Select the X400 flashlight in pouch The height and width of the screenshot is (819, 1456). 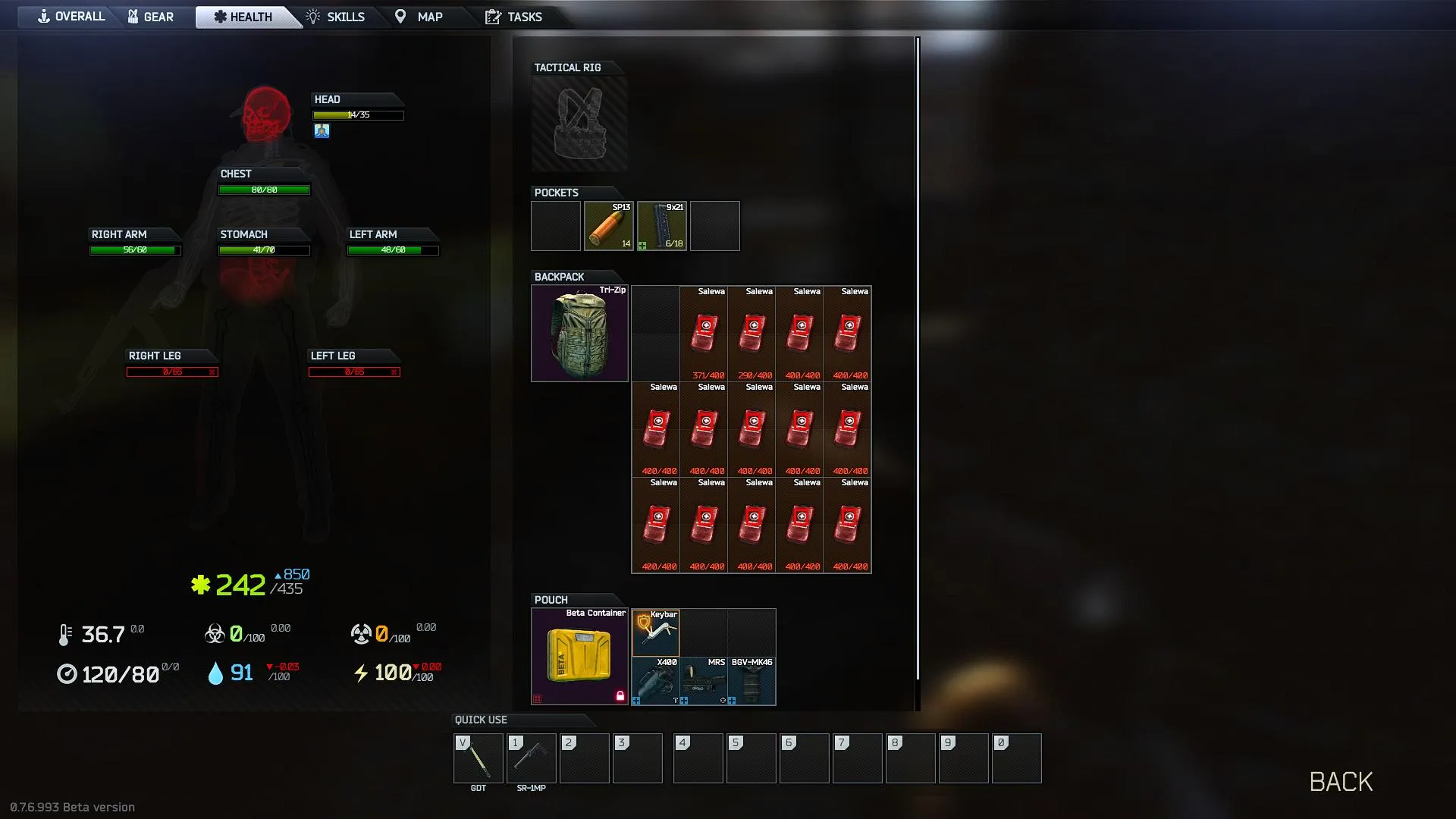[x=655, y=681]
